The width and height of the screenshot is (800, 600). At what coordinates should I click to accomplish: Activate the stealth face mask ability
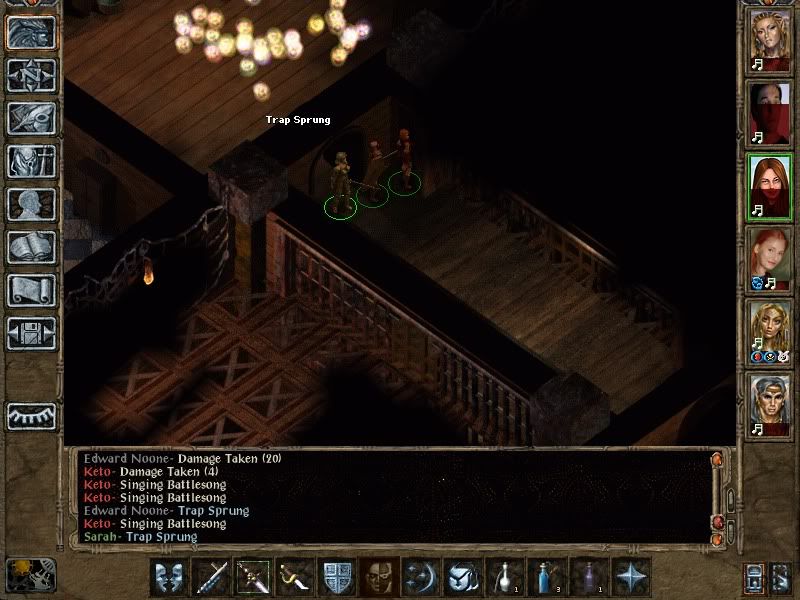[378, 577]
